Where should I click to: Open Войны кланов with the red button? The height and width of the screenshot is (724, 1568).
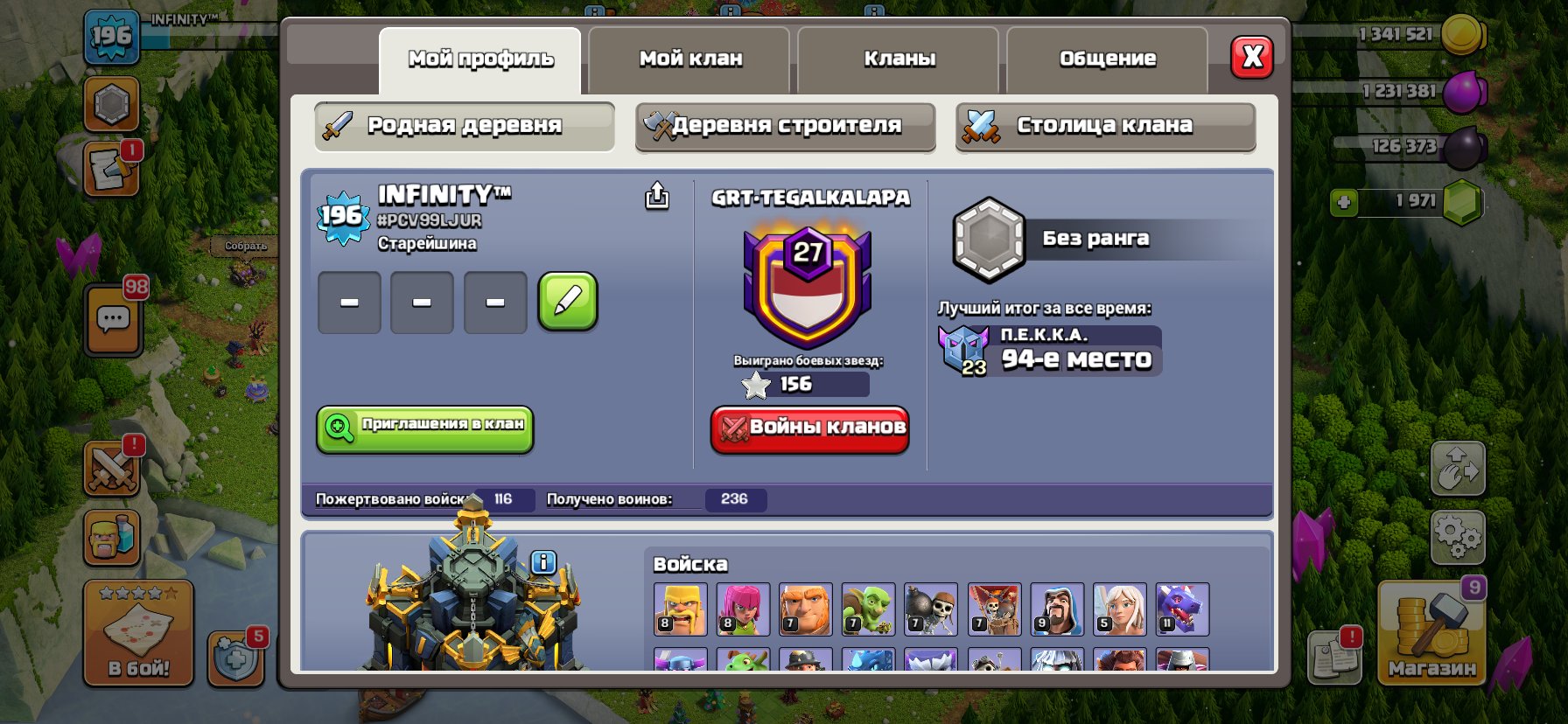[809, 429]
